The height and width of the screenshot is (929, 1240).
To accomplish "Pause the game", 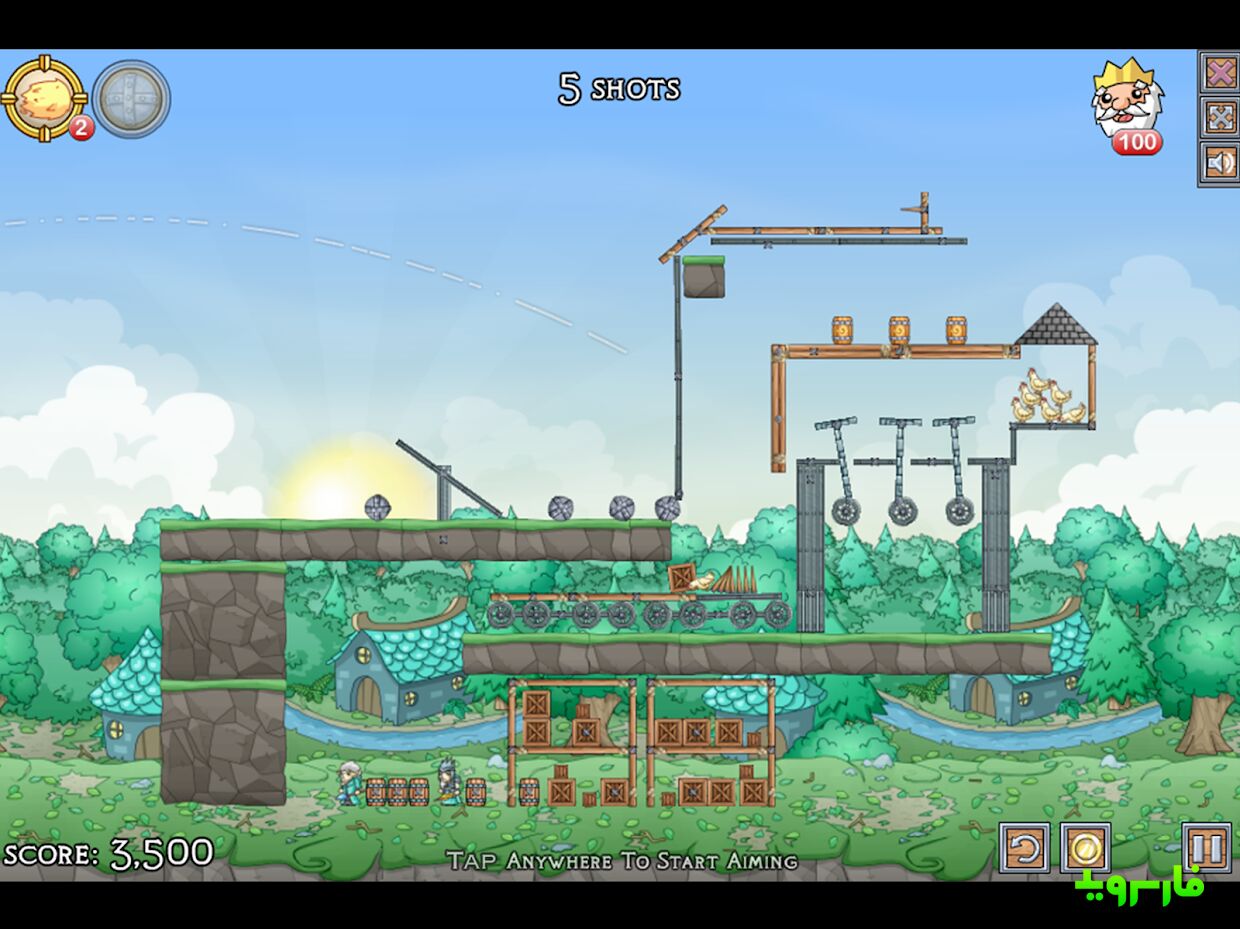I will pyautogui.click(x=1206, y=848).
